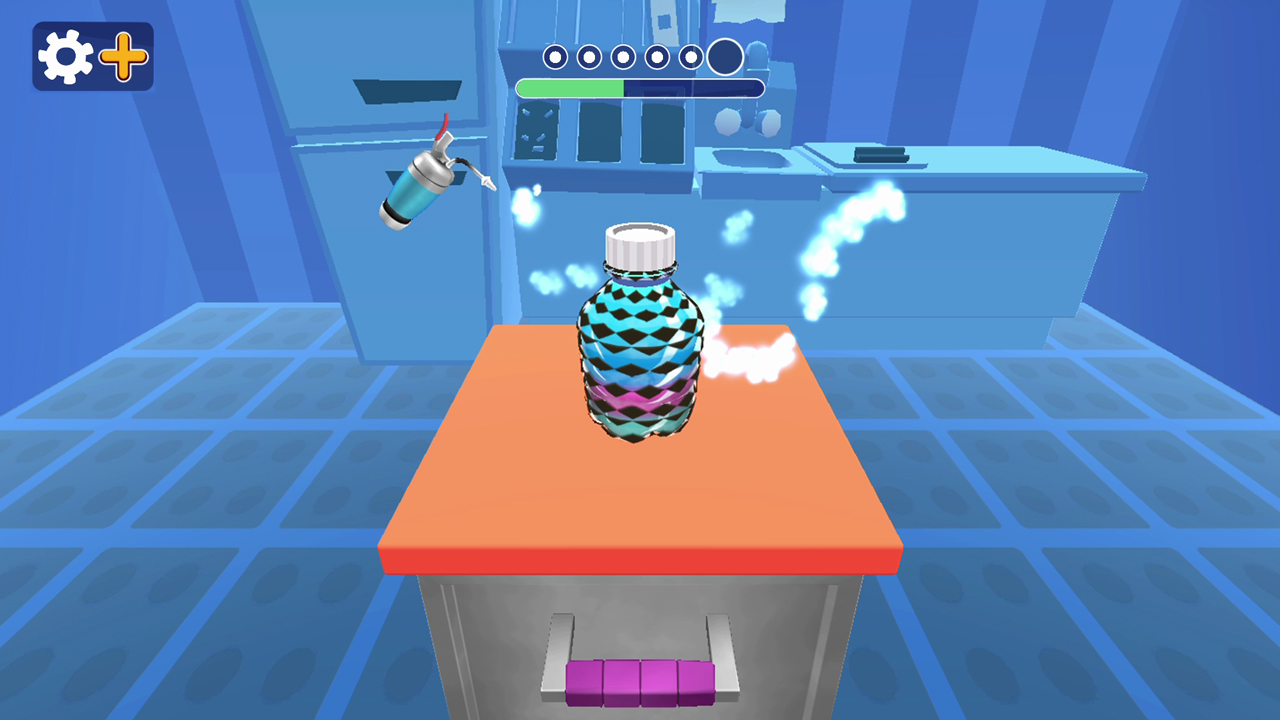This screenshot has height=720, width=1280.
Task: Tap the patterned plastic bottle
Action: click(640, 350)
